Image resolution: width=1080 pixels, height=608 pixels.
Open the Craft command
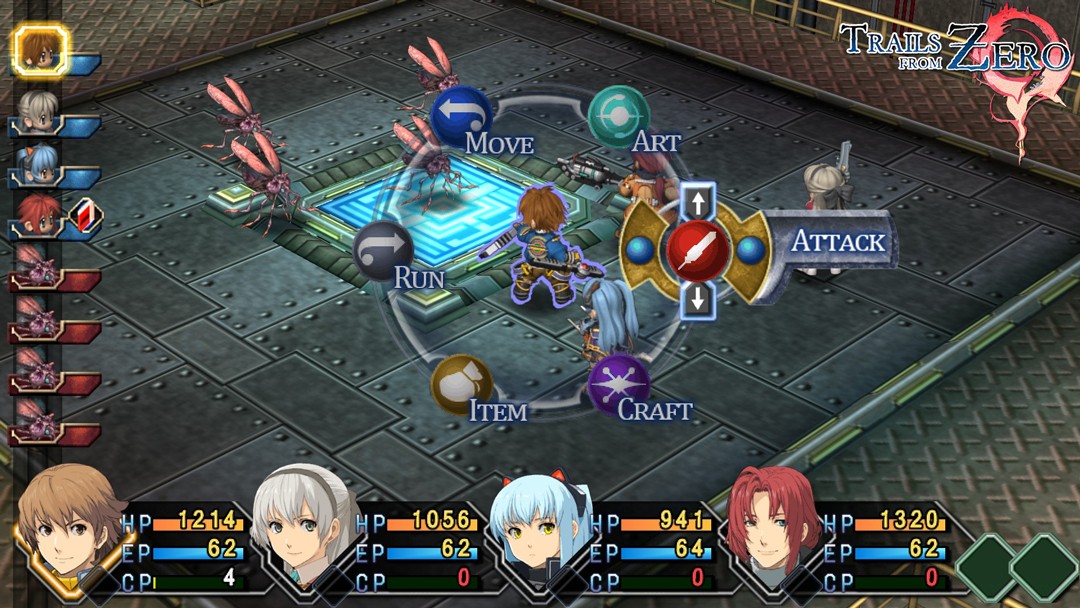click(x=618, y=384)
